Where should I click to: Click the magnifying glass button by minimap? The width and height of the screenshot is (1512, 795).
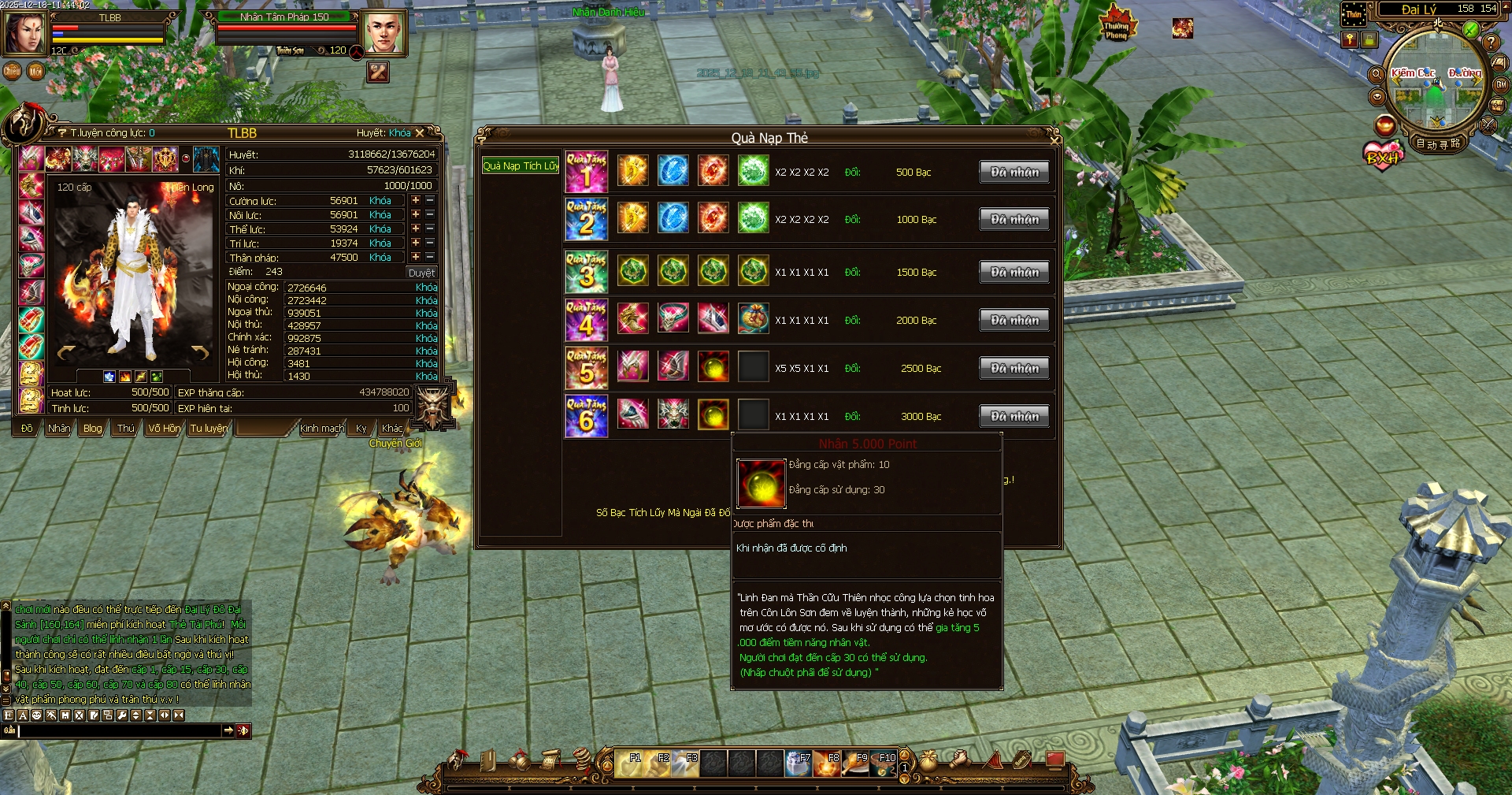coord(1377,74)
